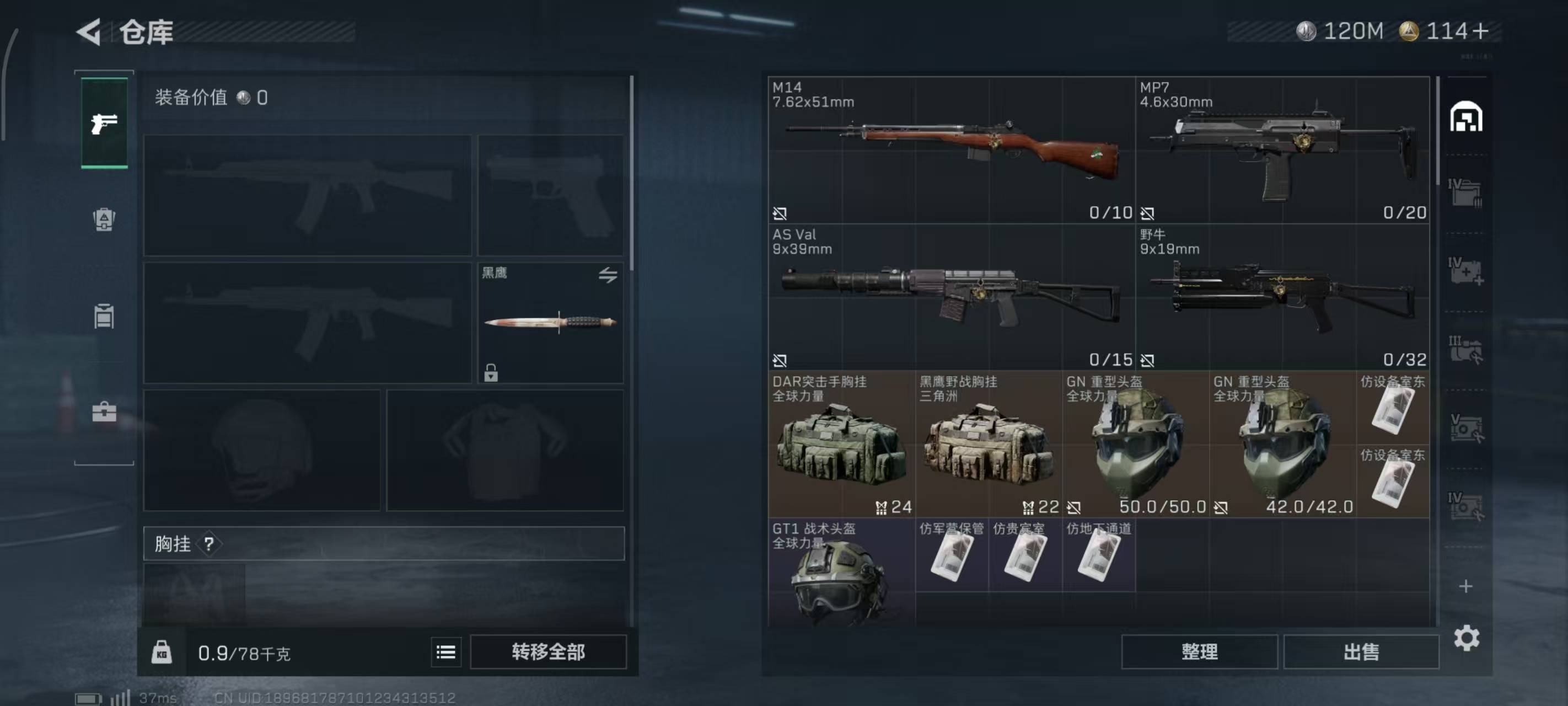This screenshot has width=1568, height=706.
Task: Open stash settings with the gear icon
Action: [1467, 638]
